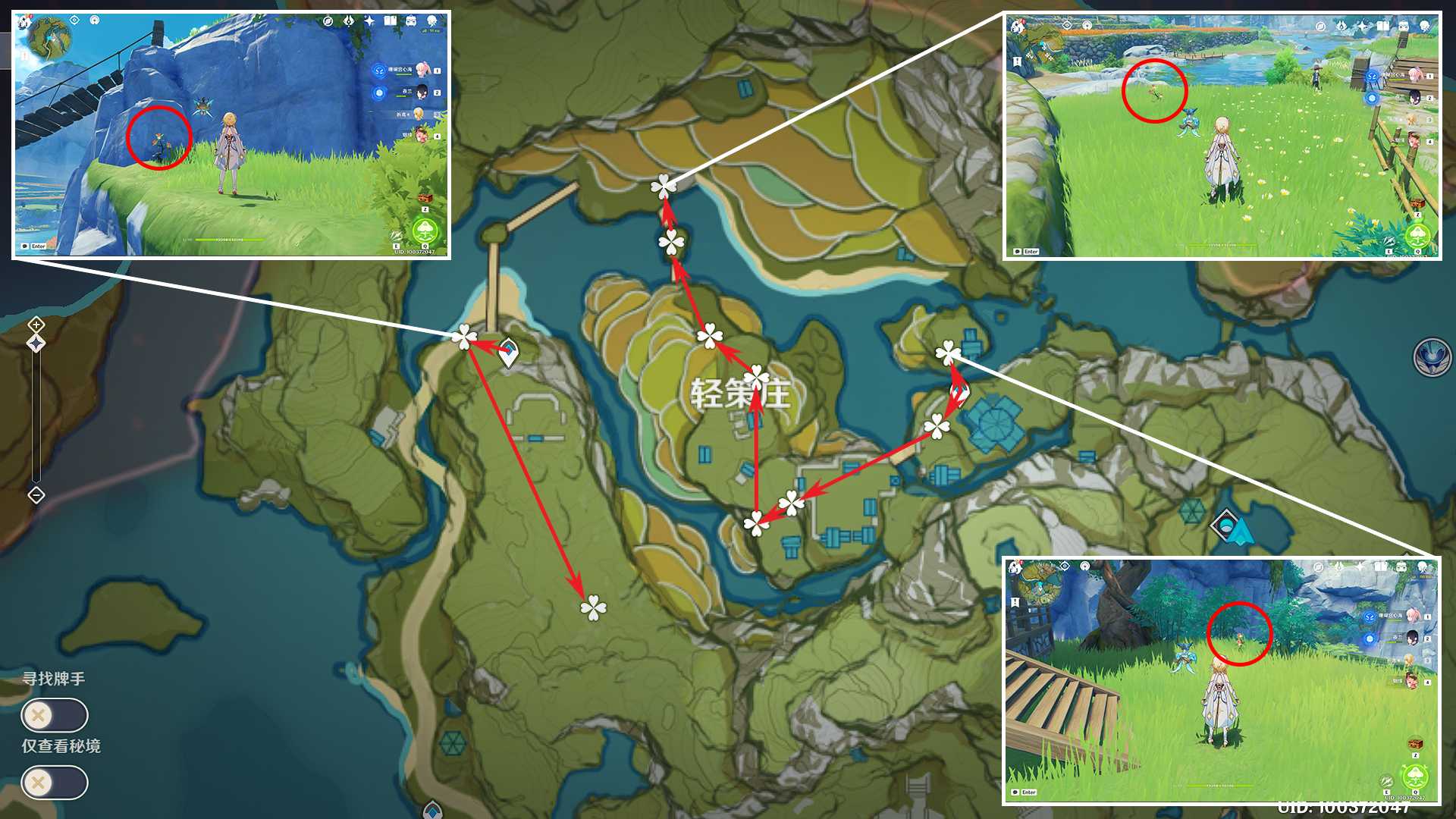Click the encounter eye icon in top-right inset

pyautogui.click(x=1067, y=26)
